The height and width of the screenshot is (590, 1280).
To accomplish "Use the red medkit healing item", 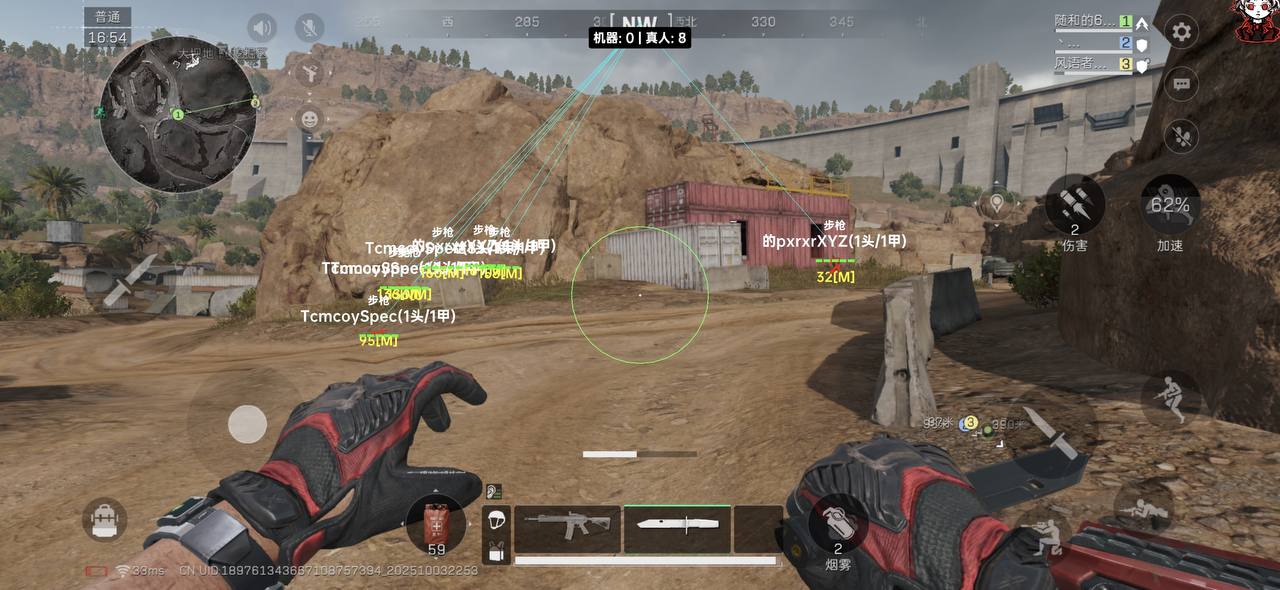I will [x=436, y=524].
